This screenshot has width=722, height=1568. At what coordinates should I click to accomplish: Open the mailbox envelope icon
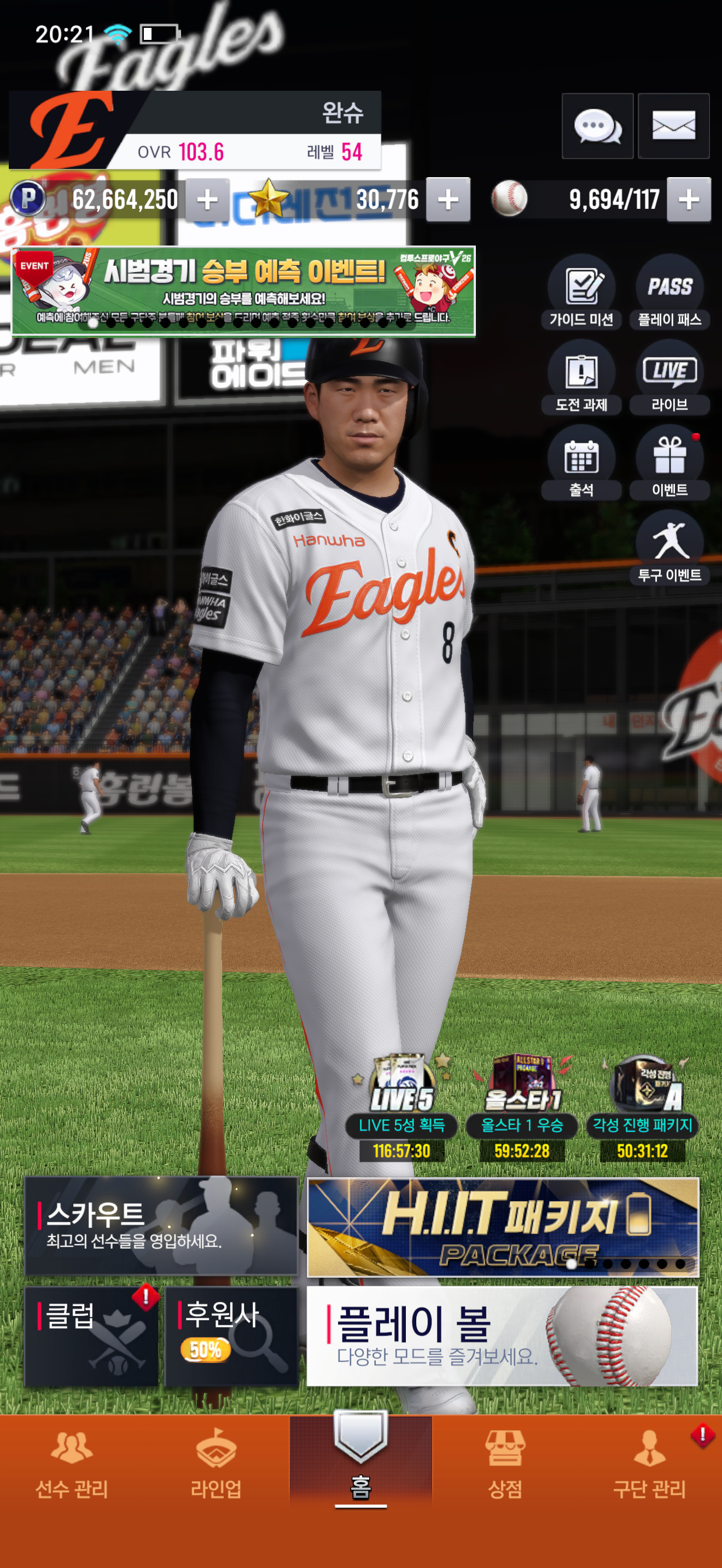point(673,126)
